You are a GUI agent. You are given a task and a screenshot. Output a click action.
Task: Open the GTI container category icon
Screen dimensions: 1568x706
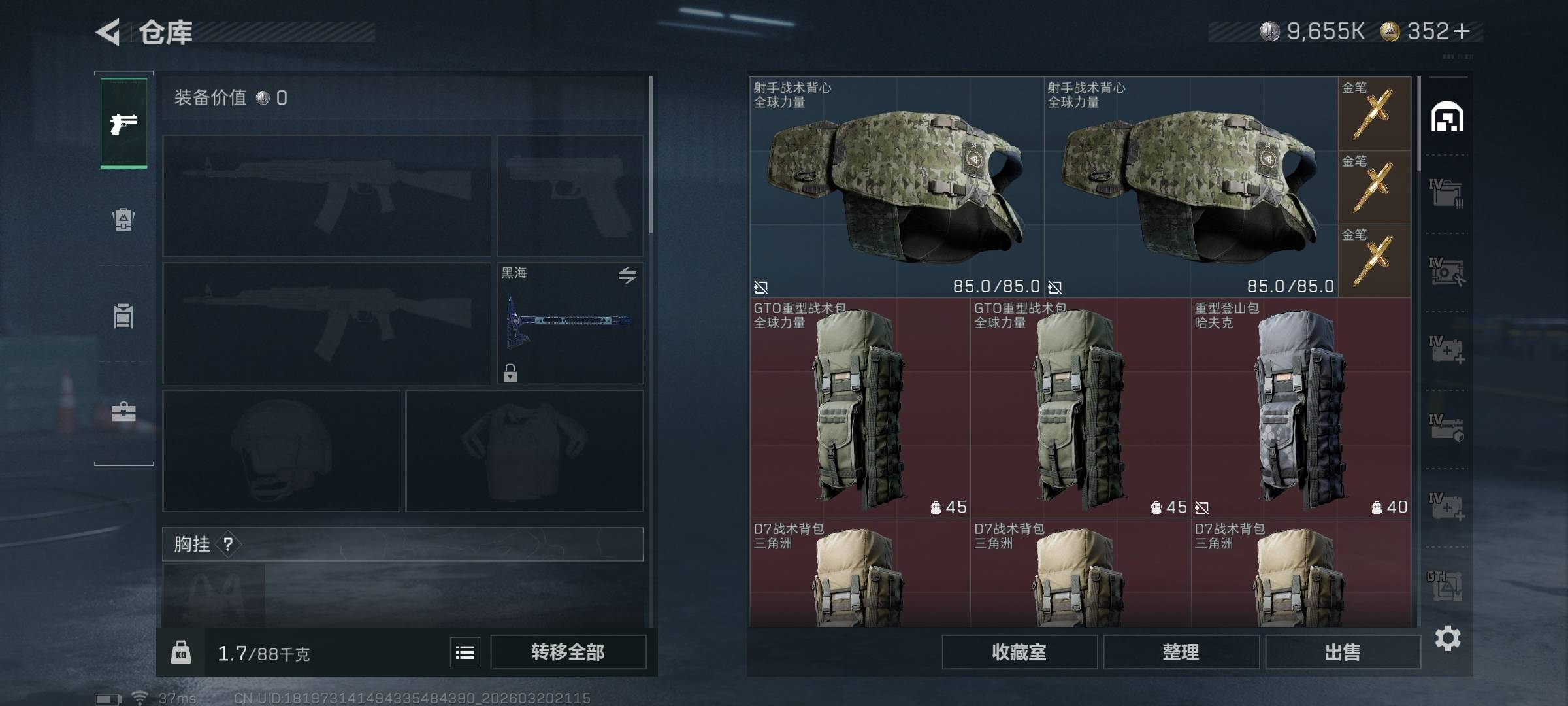[x=1446, y=586]
